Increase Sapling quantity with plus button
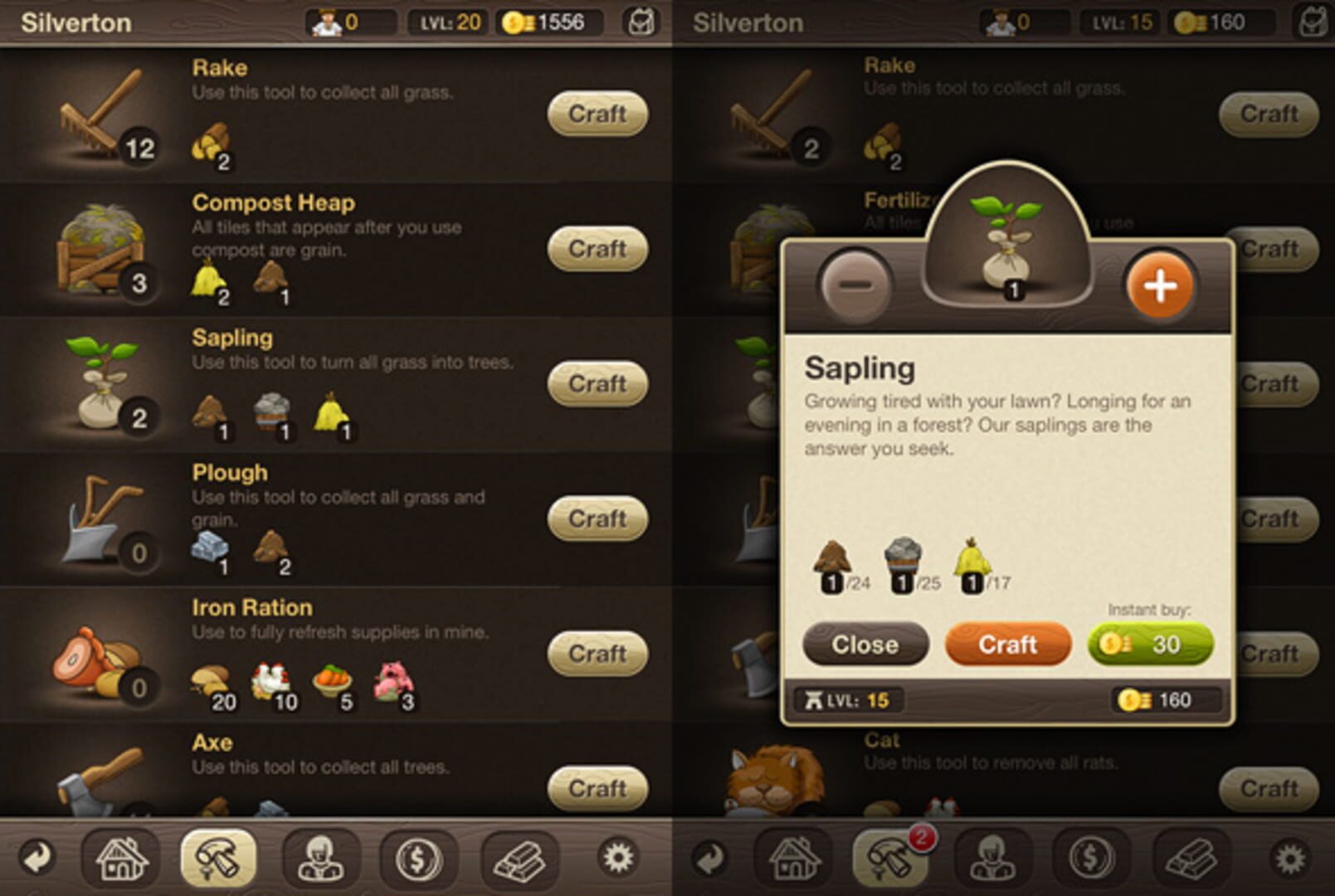Viewport: 1335px width, 896px height. click(1162, 286)
